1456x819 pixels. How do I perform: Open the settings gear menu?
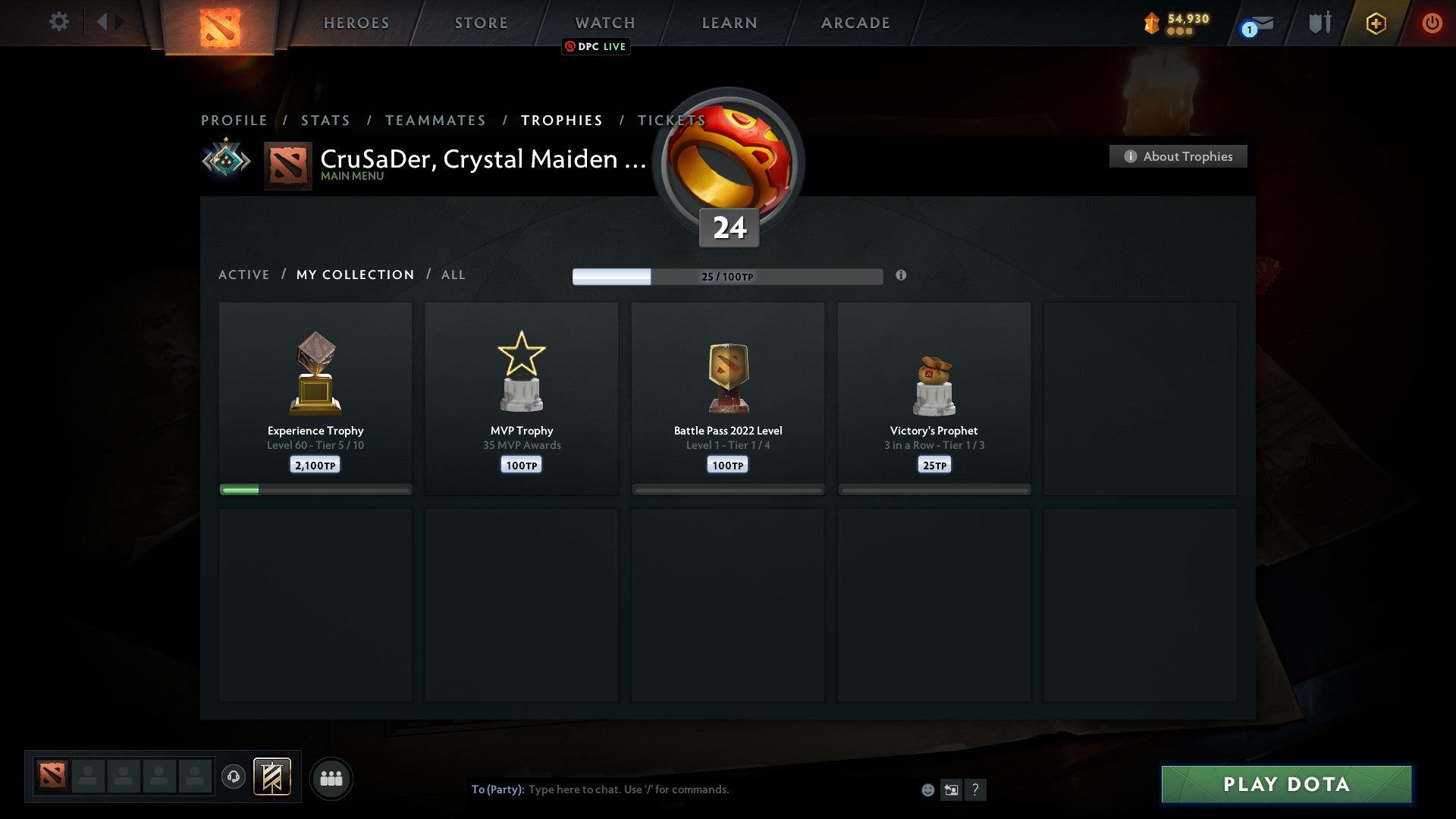[x=59, y=22]
